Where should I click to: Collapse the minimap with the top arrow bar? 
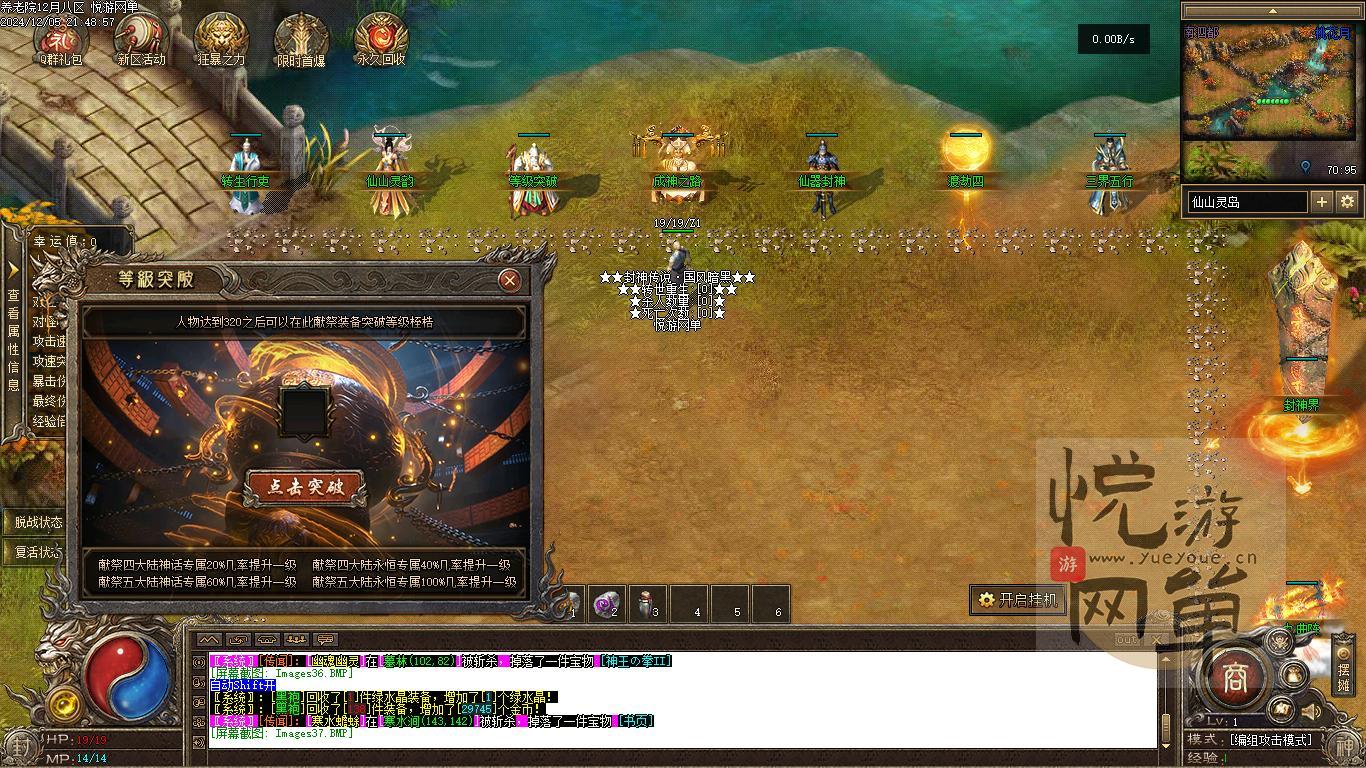pyautogui.click(x=1272, y=11)
